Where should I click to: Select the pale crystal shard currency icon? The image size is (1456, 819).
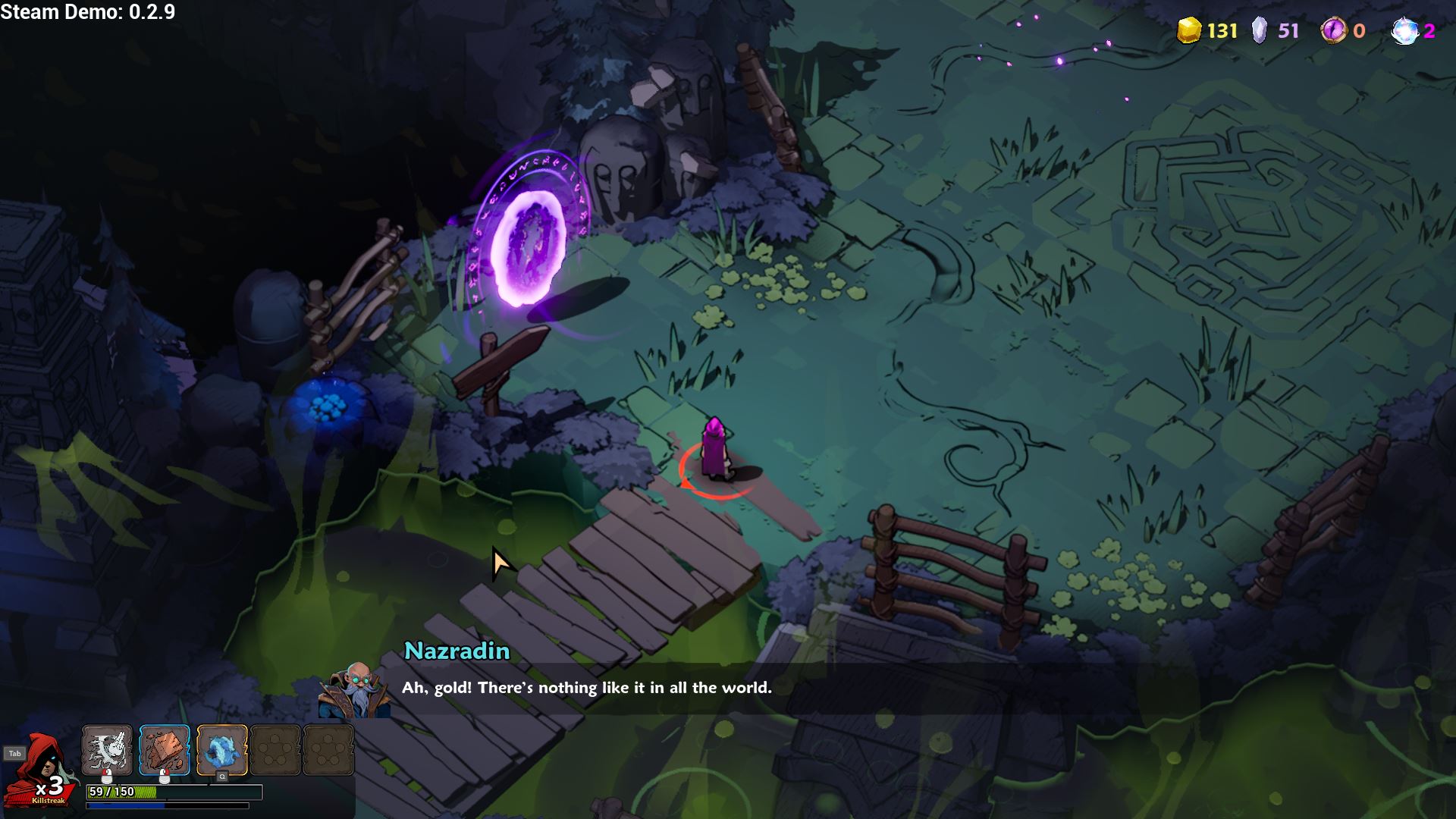pos(1259,30)
